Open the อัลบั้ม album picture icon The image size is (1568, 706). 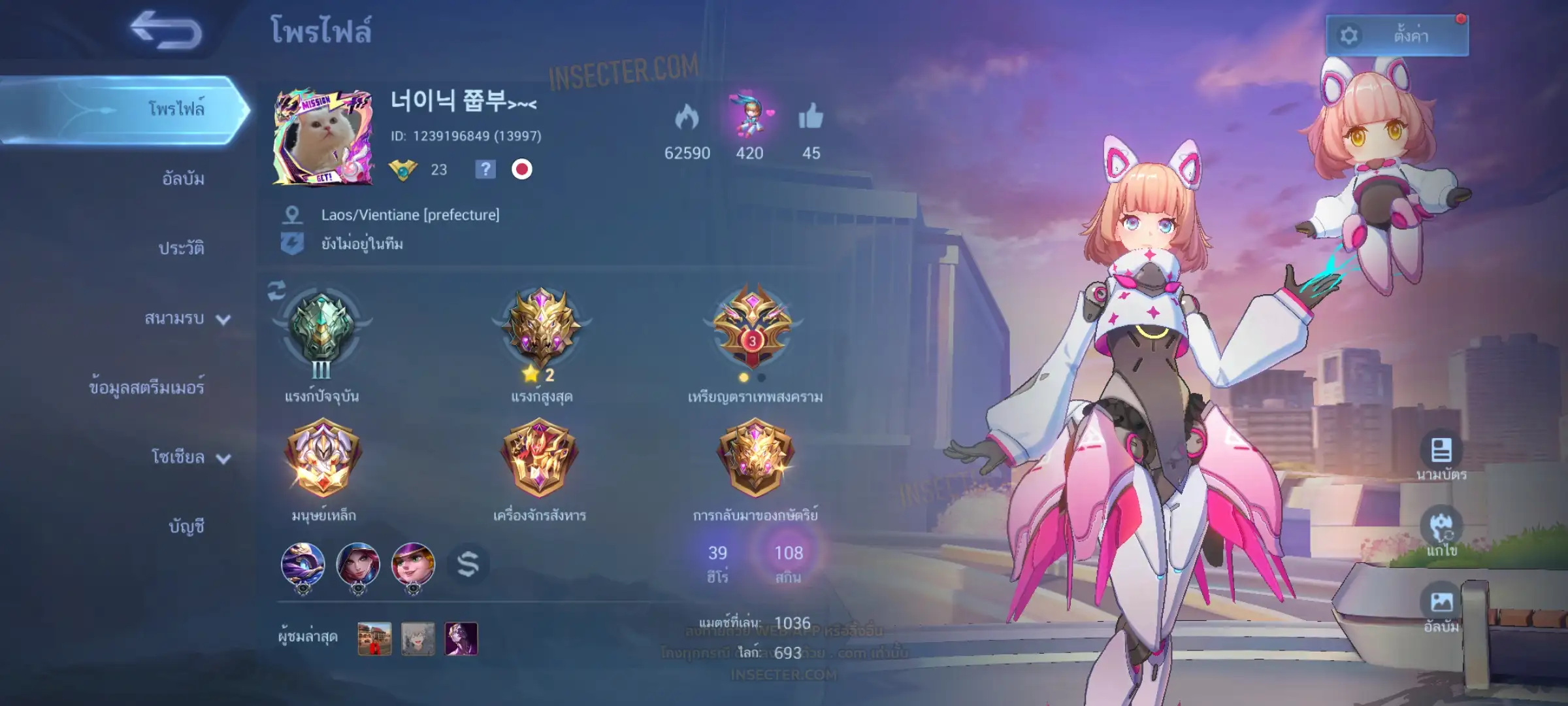(x=1441, y=602)
